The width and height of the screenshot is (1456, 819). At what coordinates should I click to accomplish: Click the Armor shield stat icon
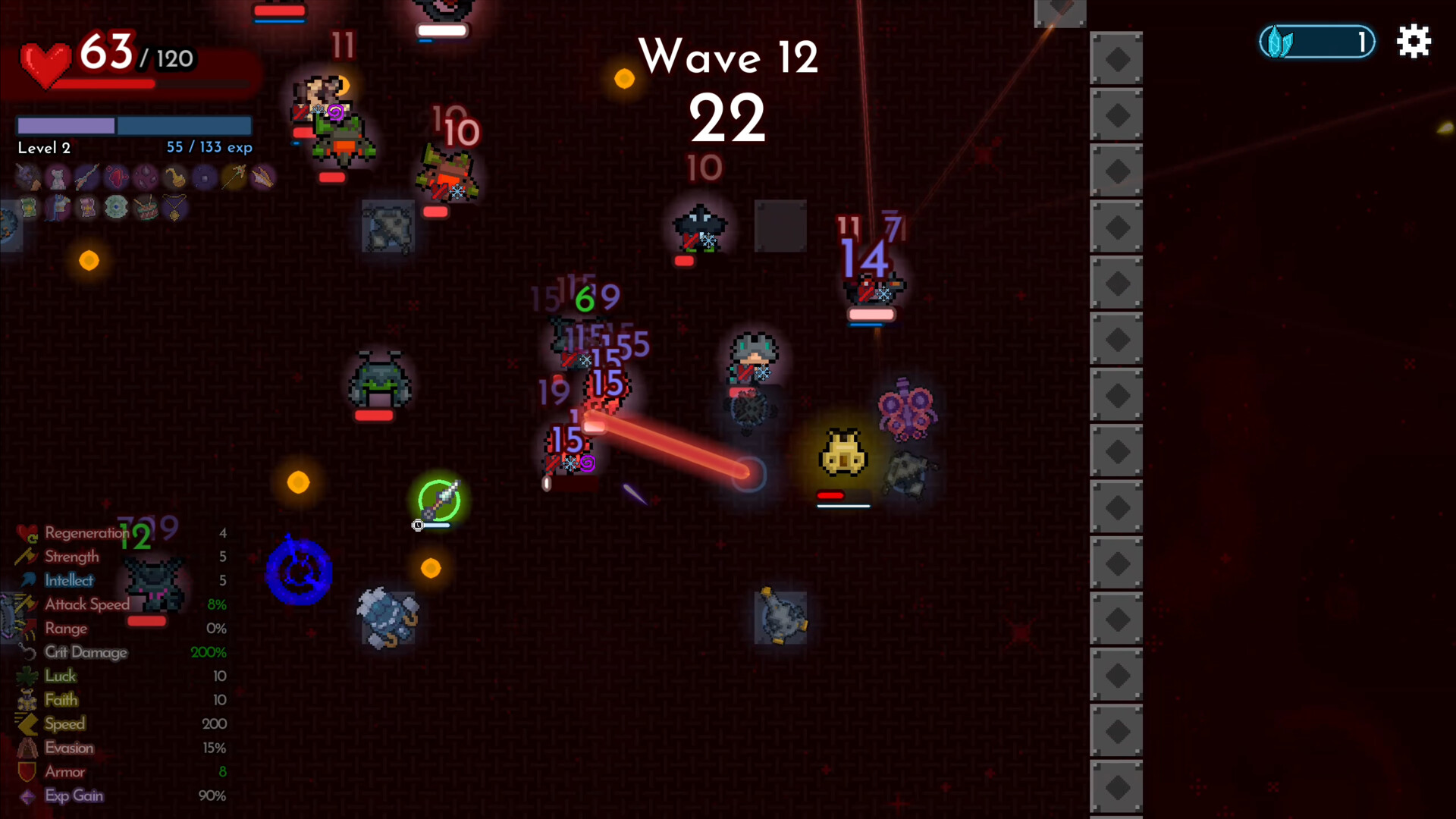click(27, 771)
